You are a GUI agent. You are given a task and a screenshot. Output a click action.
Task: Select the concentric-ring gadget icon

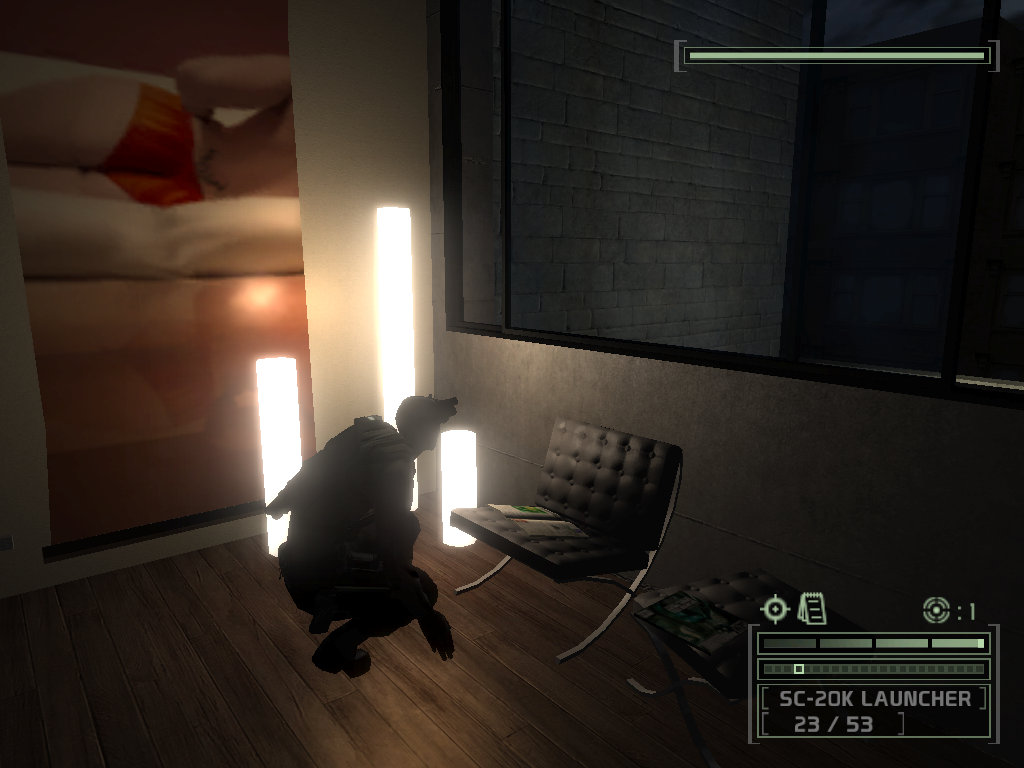[936, 608]
